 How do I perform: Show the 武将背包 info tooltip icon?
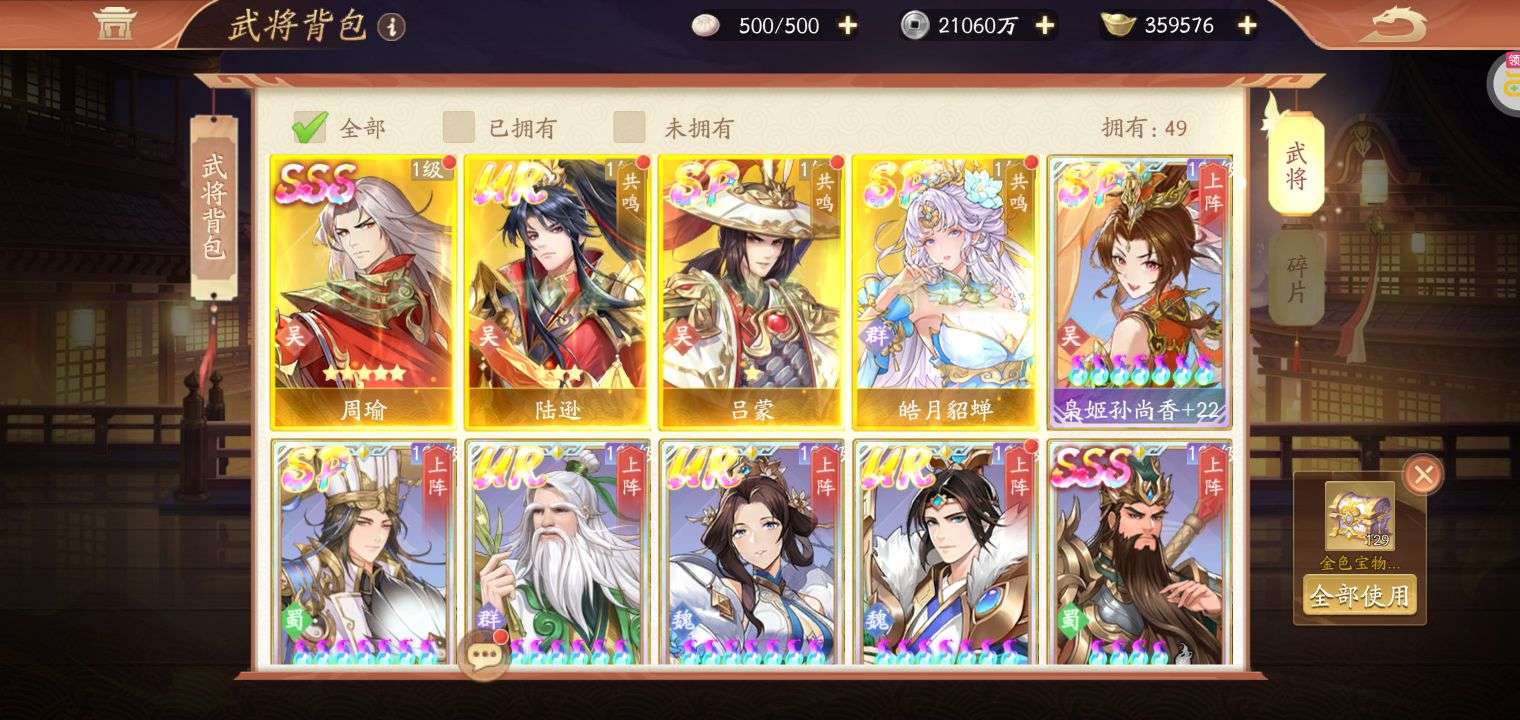click(x=392, y=27)
